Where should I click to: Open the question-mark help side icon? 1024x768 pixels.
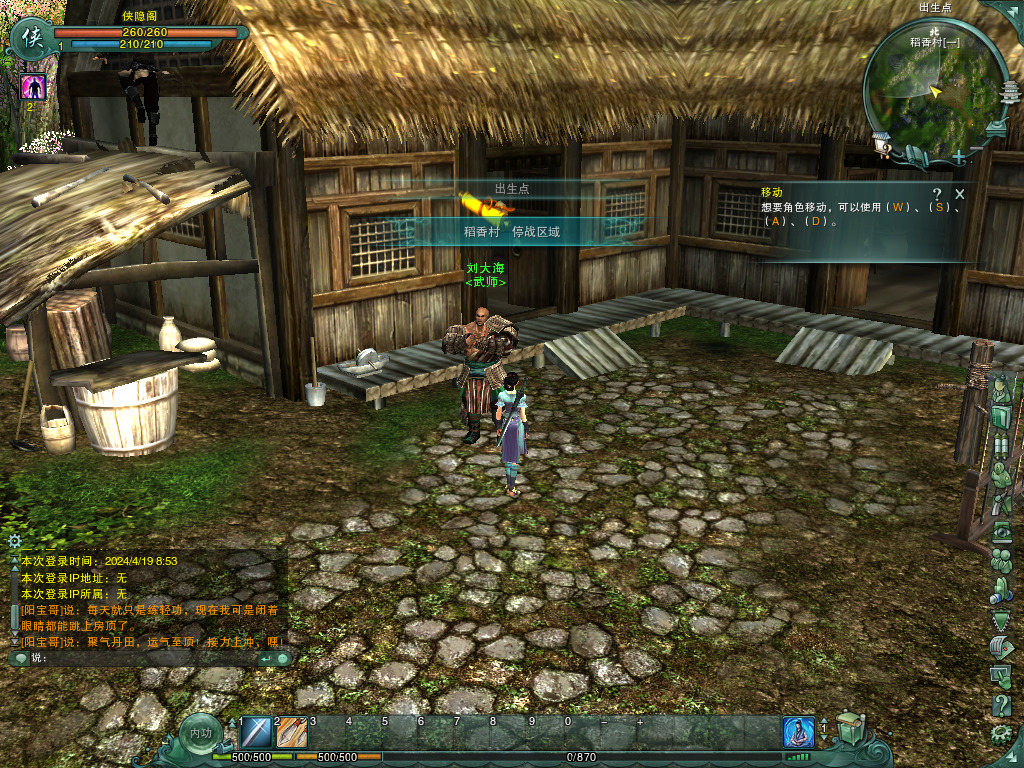pyautogui.click(x=1001, y=705)
